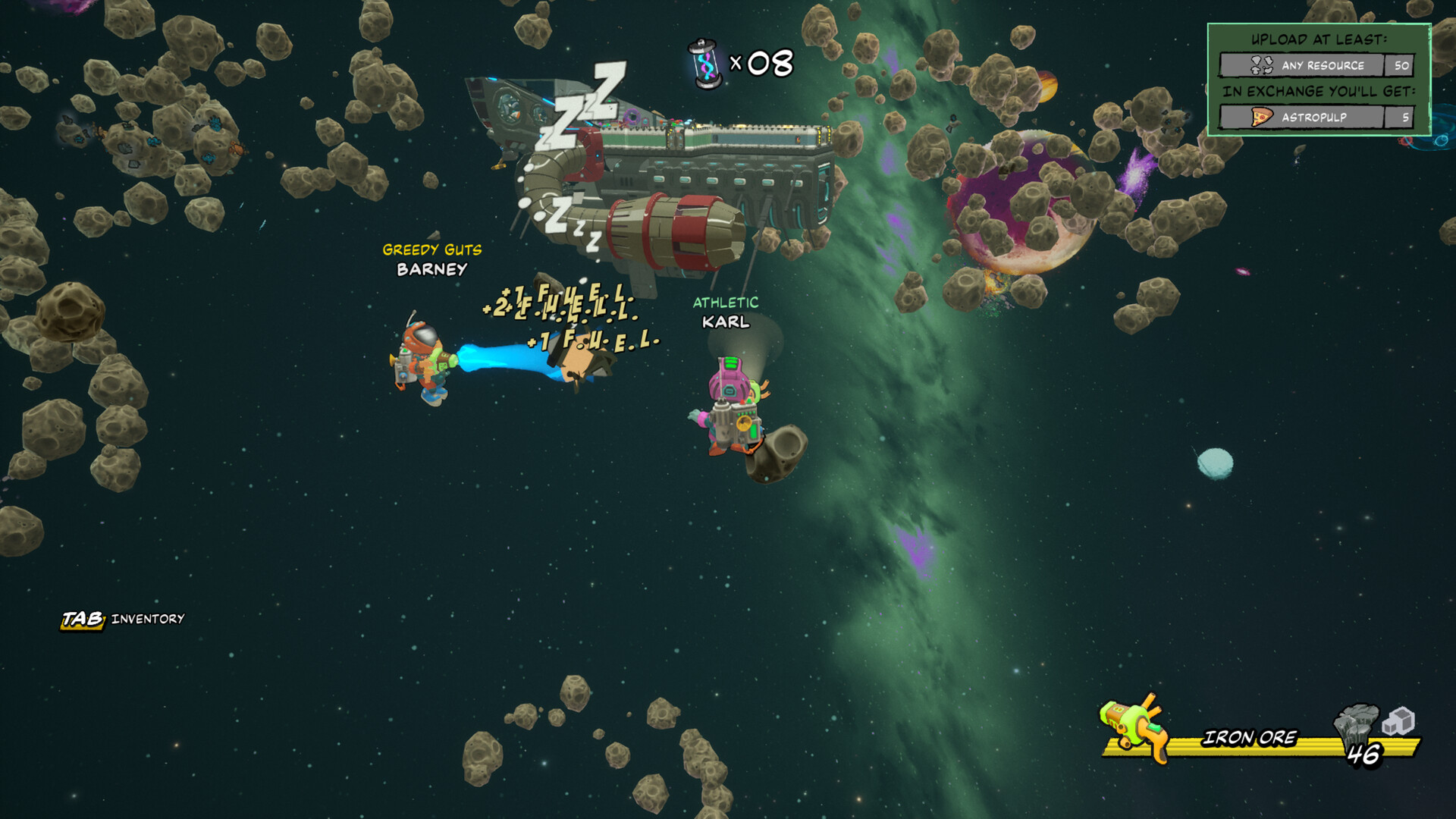Image resolution: width=1456 pixels, height=819 pixels.
Task: Open the Iron Ore resource icon
Action: pos(1355,726)
